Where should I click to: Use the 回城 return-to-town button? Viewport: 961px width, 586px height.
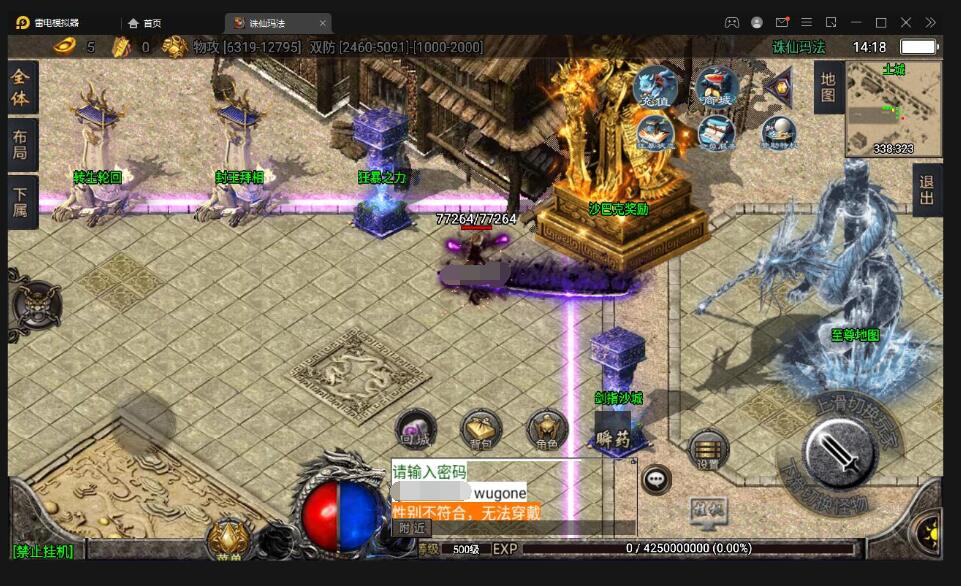tap(415, 430)
